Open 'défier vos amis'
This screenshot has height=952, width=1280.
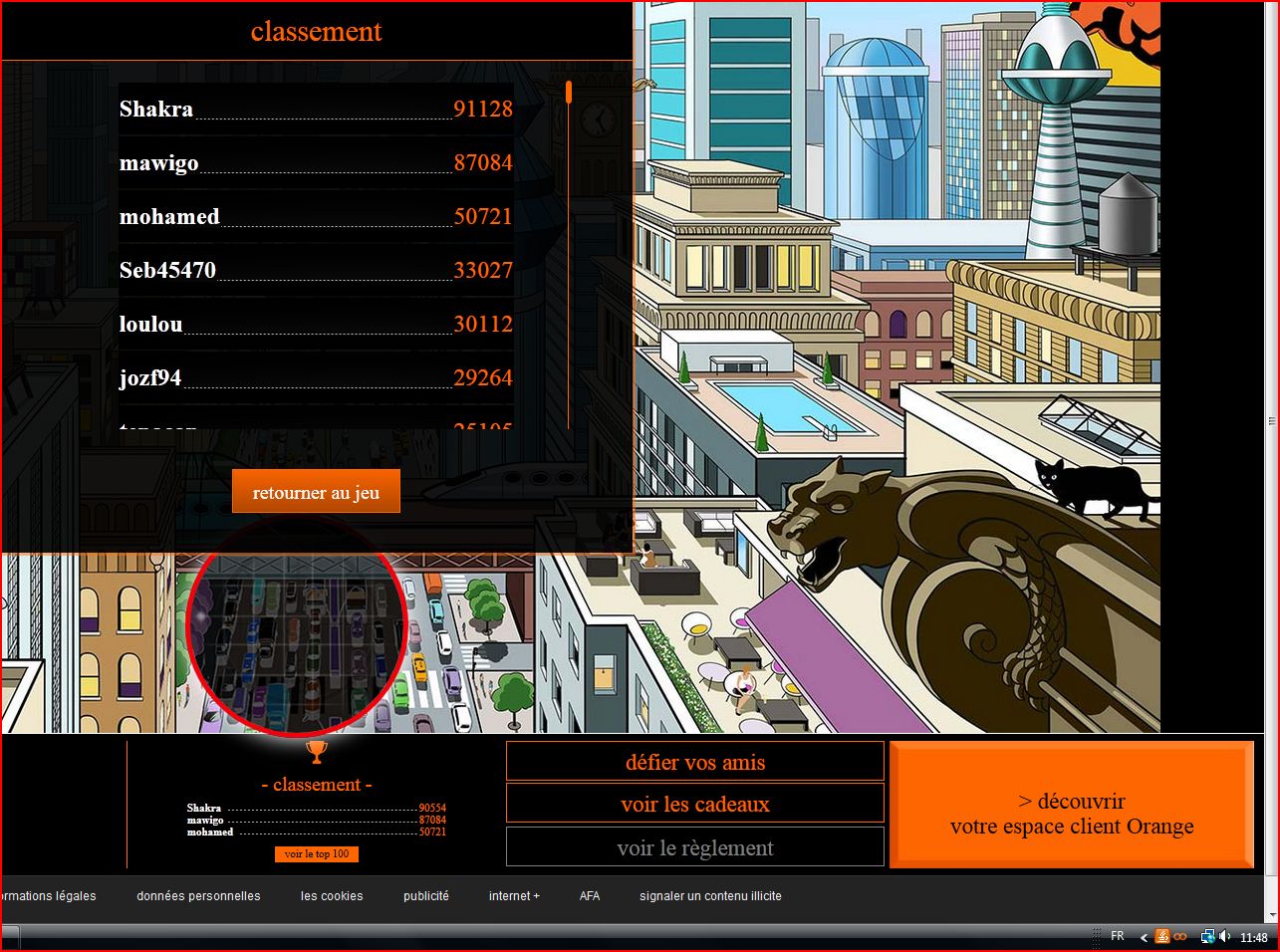pyautogui.click(x=694, y=762)
